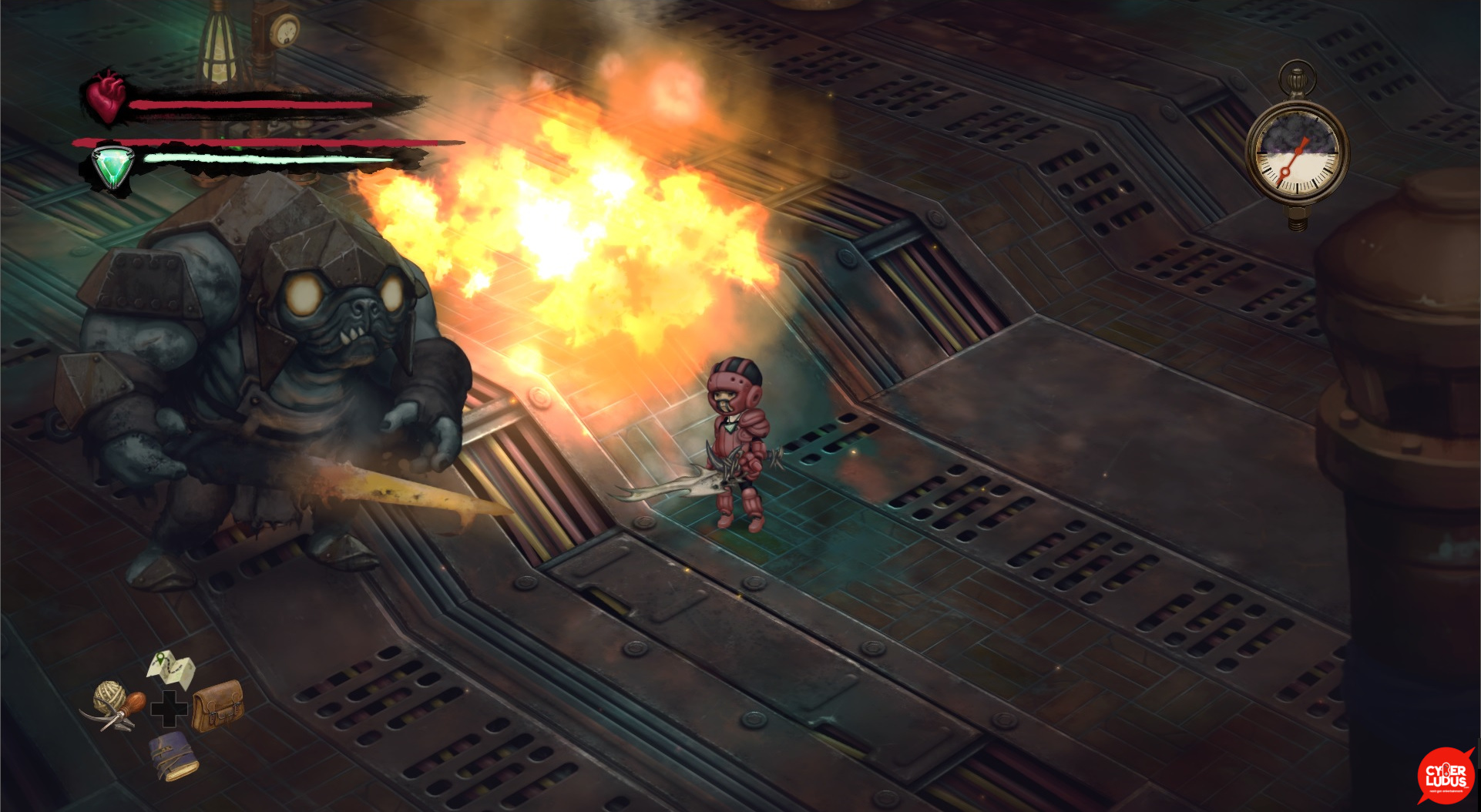
Task: Click the Cyber Ludus logo watermark
Action: [1446, 776]
